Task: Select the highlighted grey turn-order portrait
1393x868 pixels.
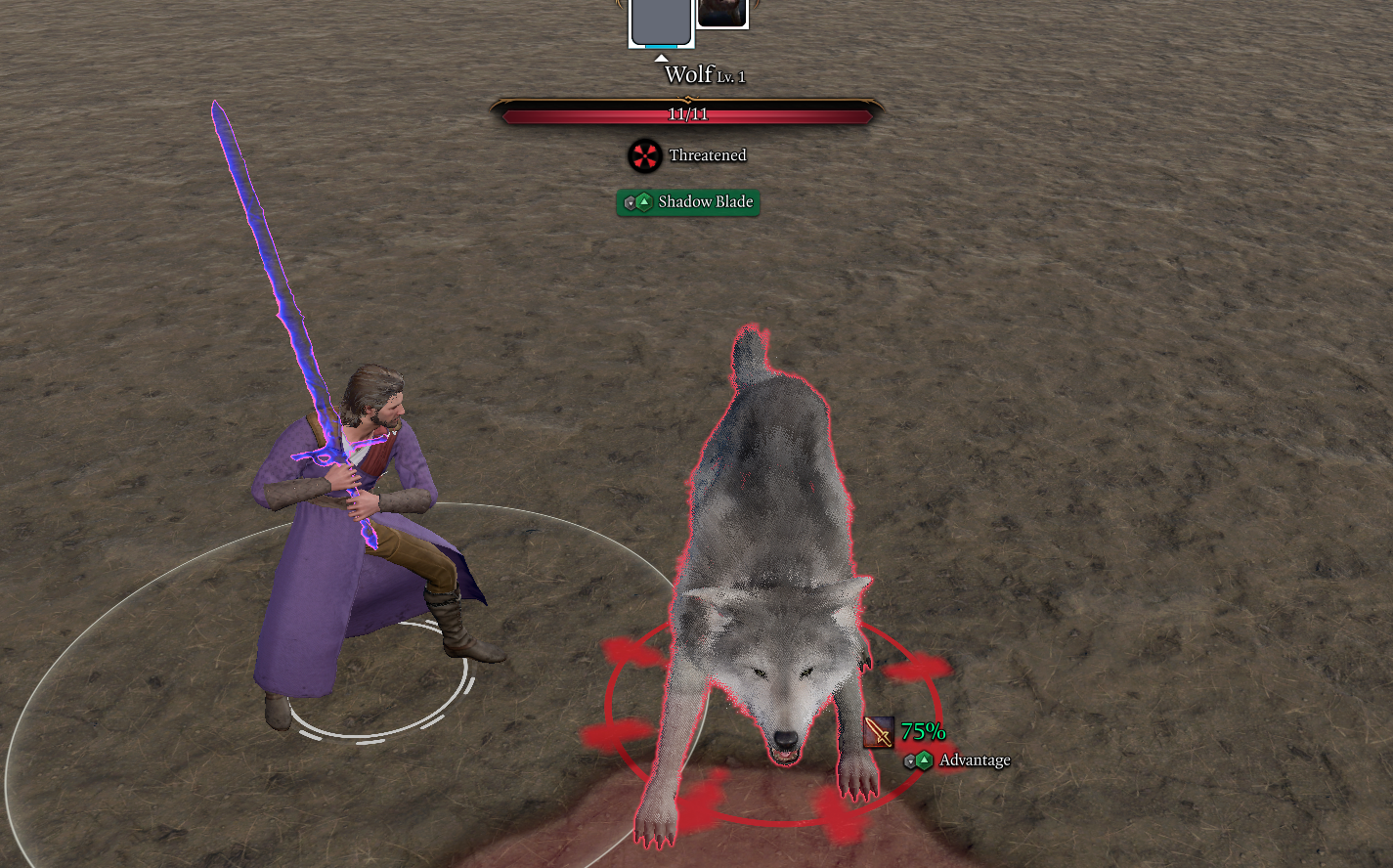Action: (661, 21)
